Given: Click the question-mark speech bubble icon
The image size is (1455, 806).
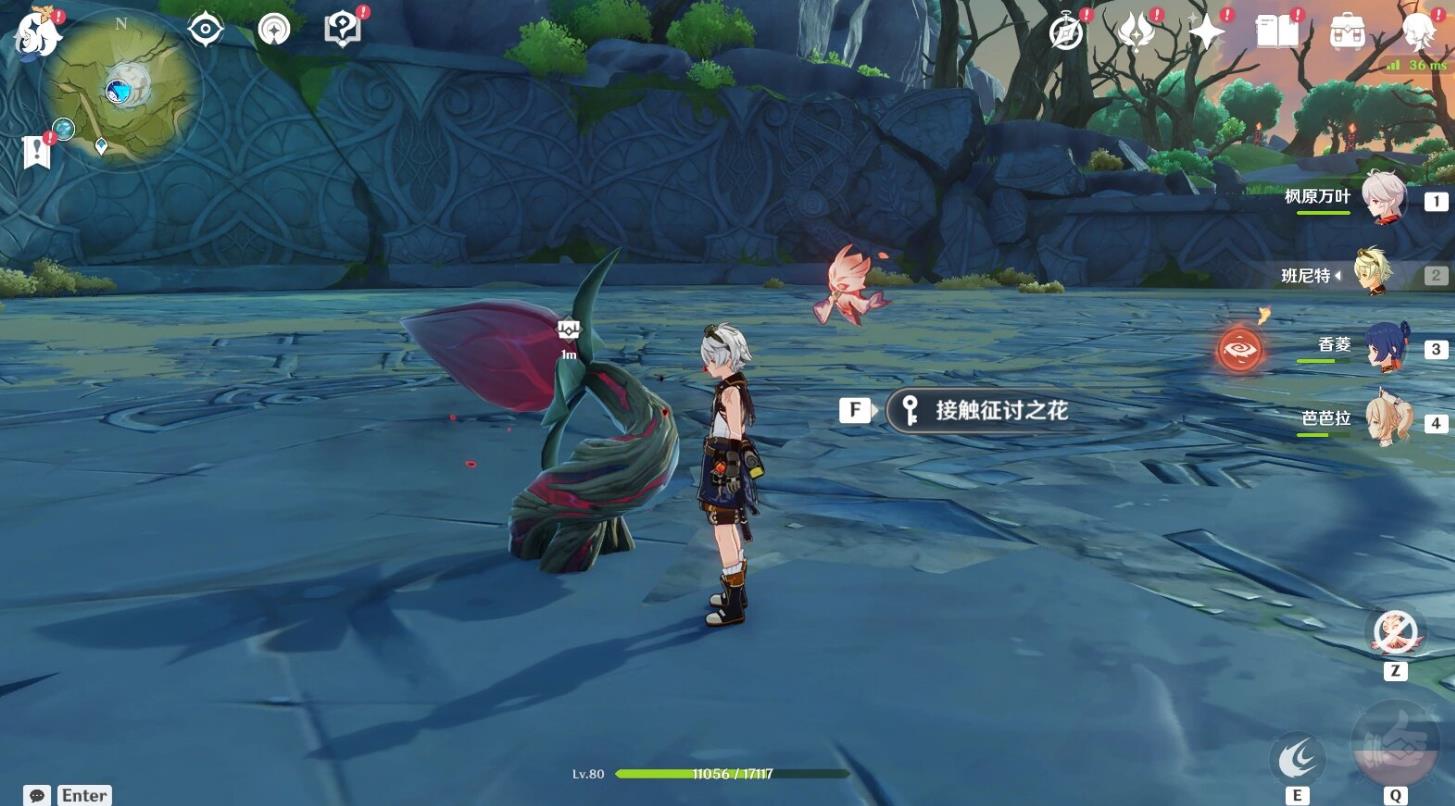Looking at the screenshot, I should pos(342,30).
